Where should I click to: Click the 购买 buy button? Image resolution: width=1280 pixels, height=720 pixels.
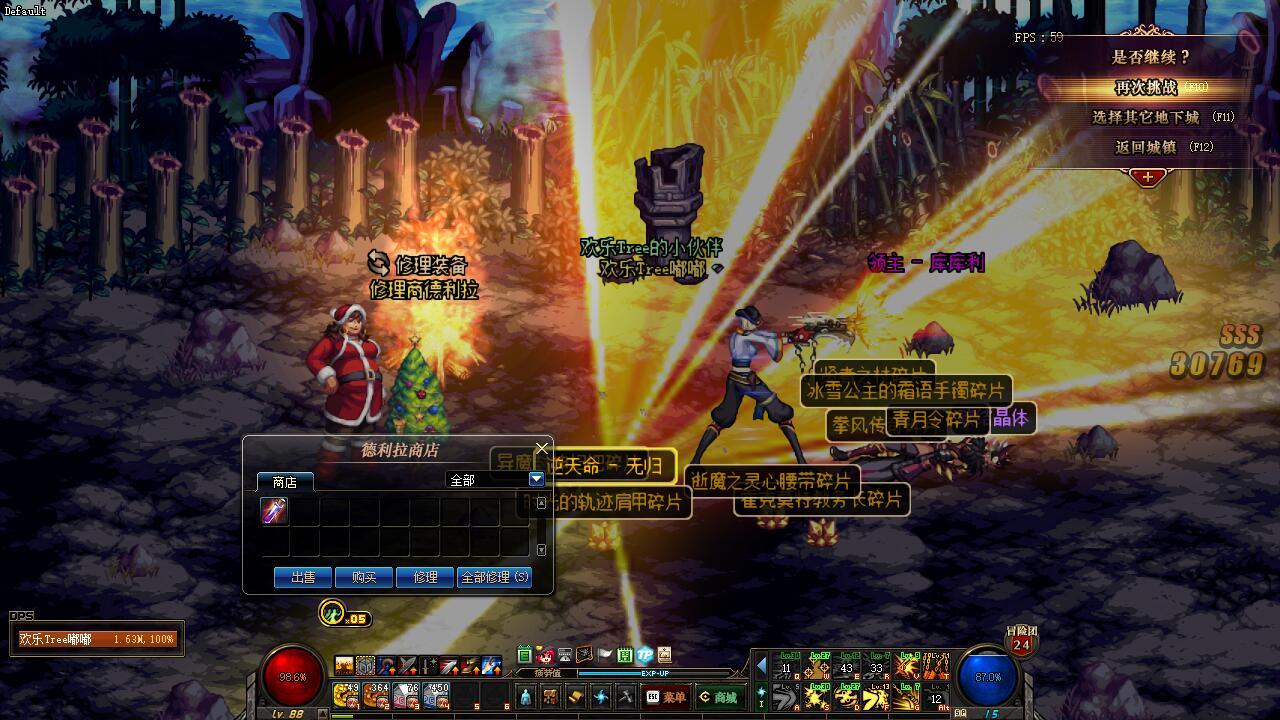364,577
